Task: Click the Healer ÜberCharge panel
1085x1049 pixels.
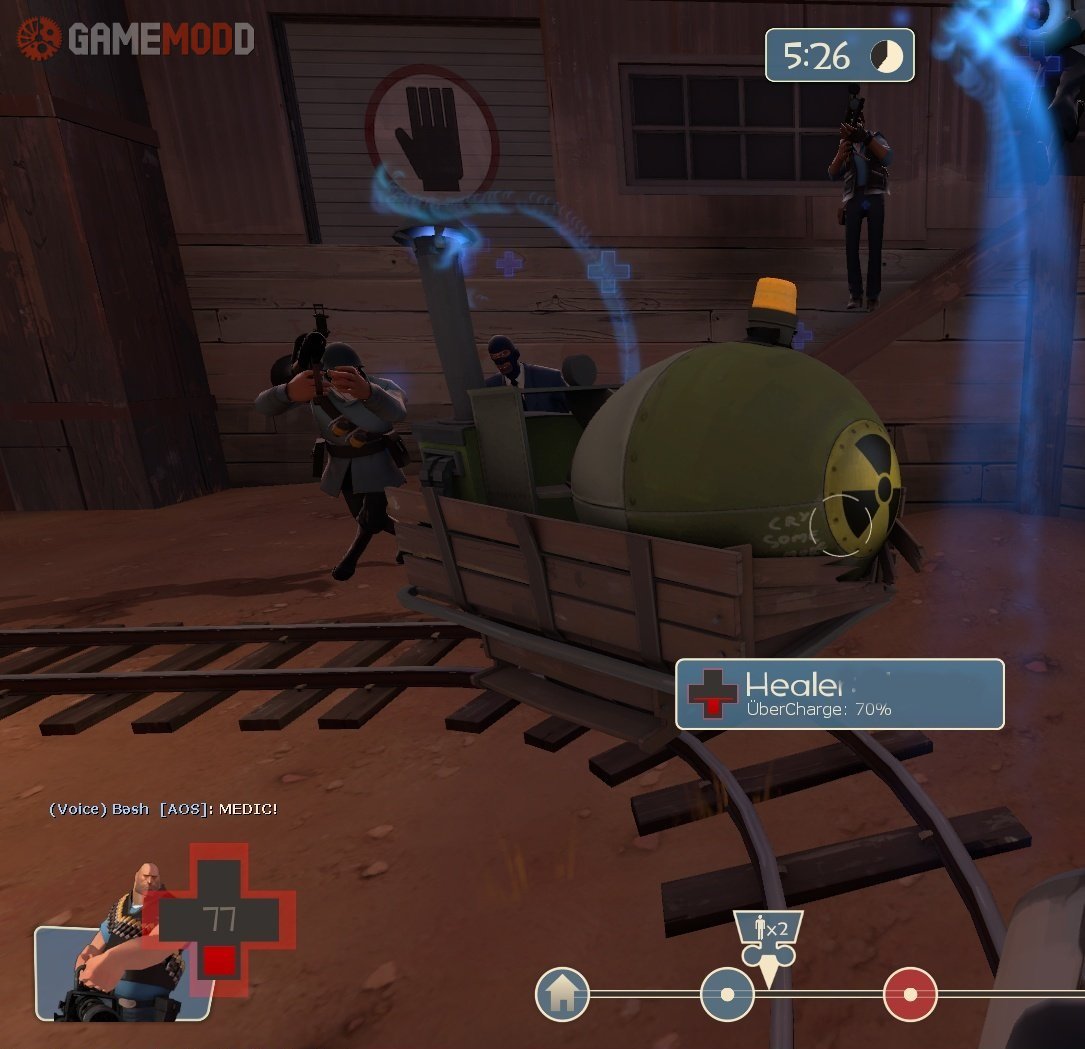Action: click(x=839, y=694)
